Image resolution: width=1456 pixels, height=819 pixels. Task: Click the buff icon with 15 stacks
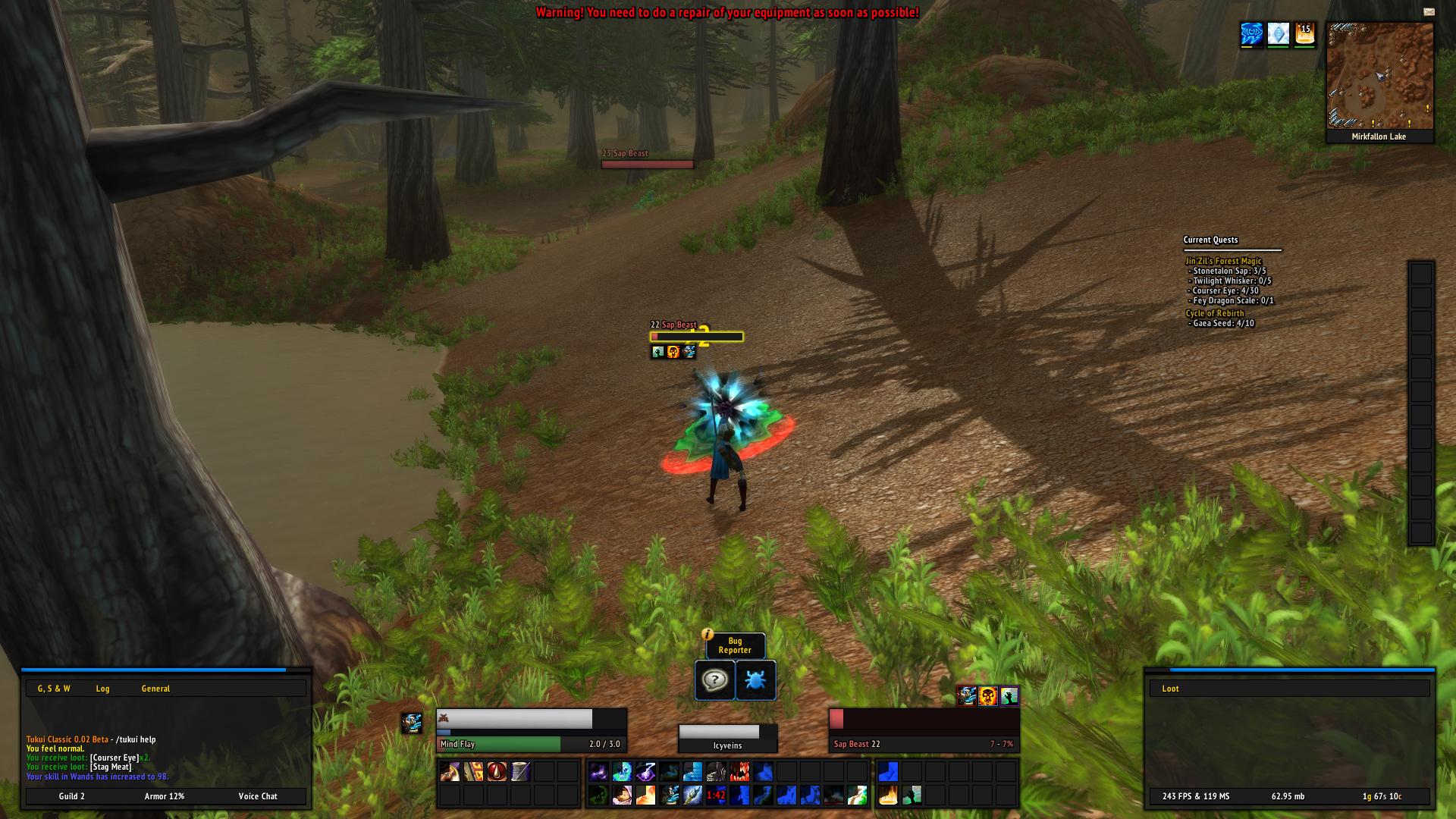coord(1304,34)
